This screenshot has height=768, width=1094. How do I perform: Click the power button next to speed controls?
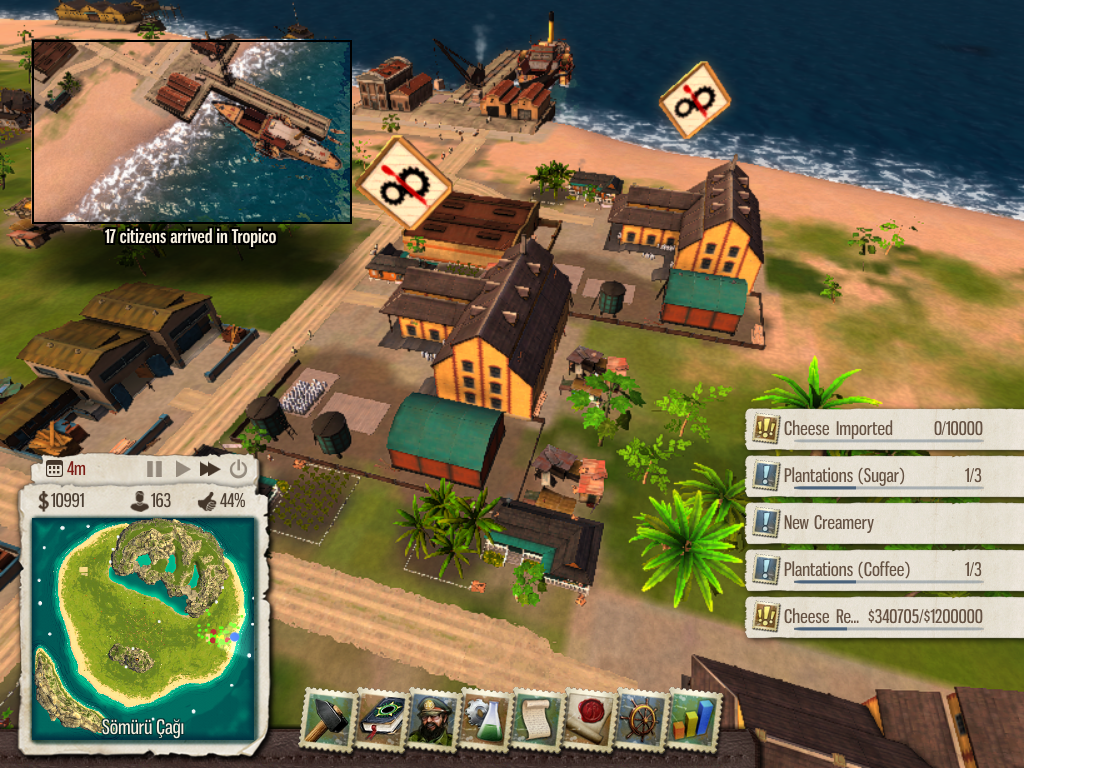point(238,469)
